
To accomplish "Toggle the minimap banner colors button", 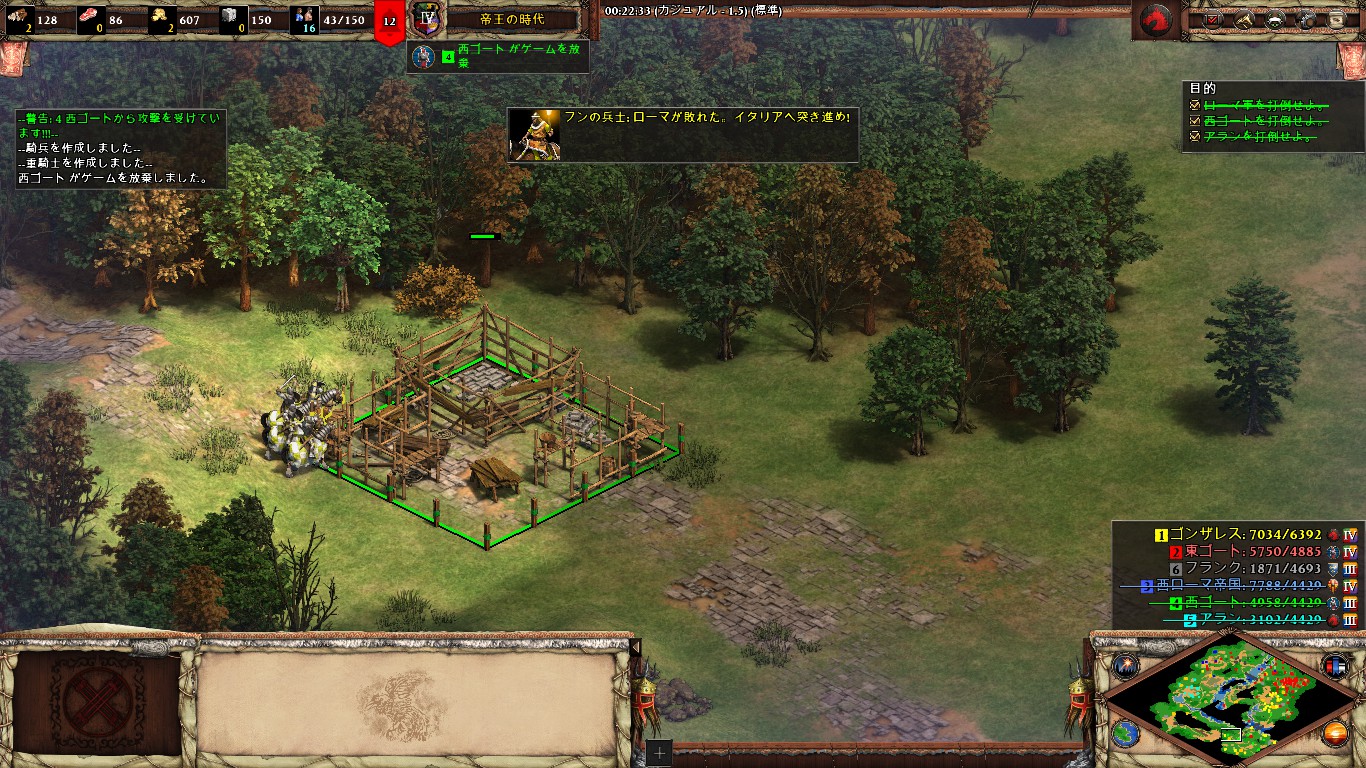I will pos(1336,665).
